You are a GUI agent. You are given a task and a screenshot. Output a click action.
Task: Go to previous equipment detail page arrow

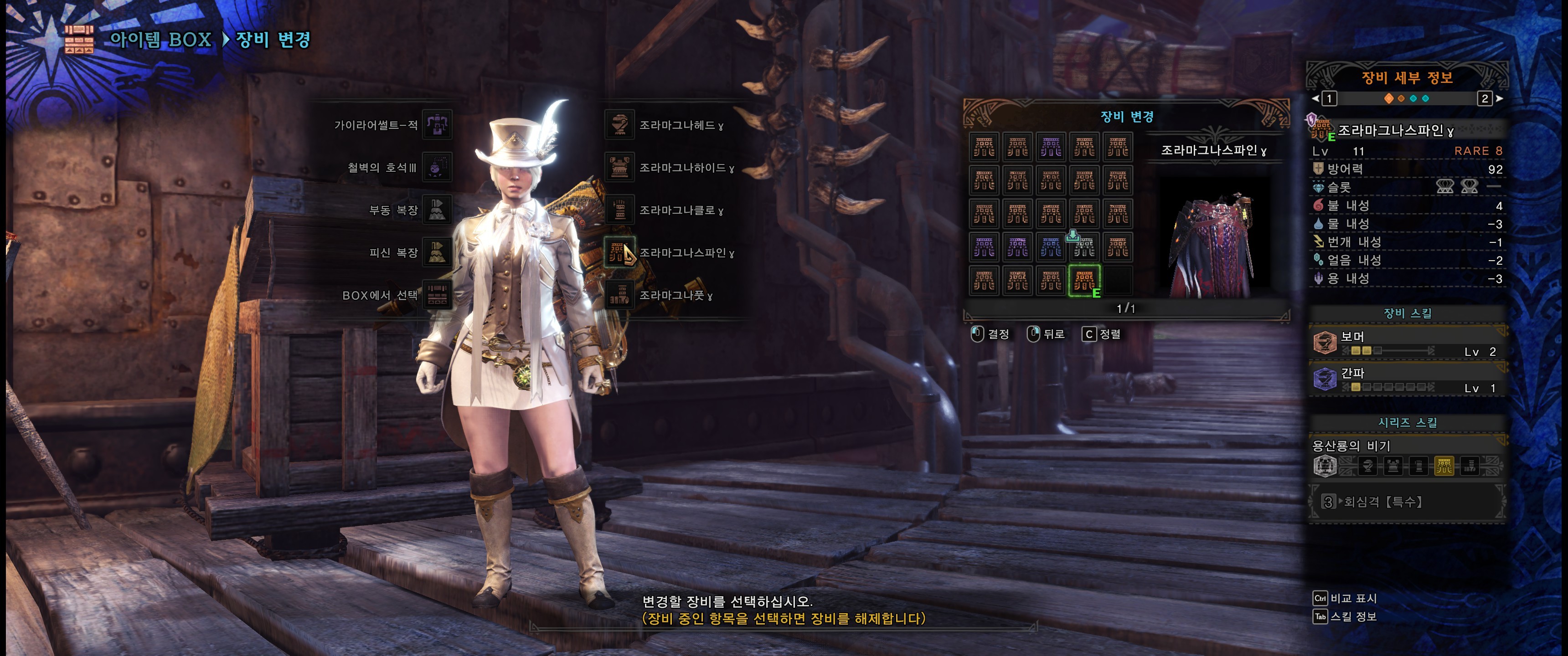pyautogui.click(x=1315, y=98)
